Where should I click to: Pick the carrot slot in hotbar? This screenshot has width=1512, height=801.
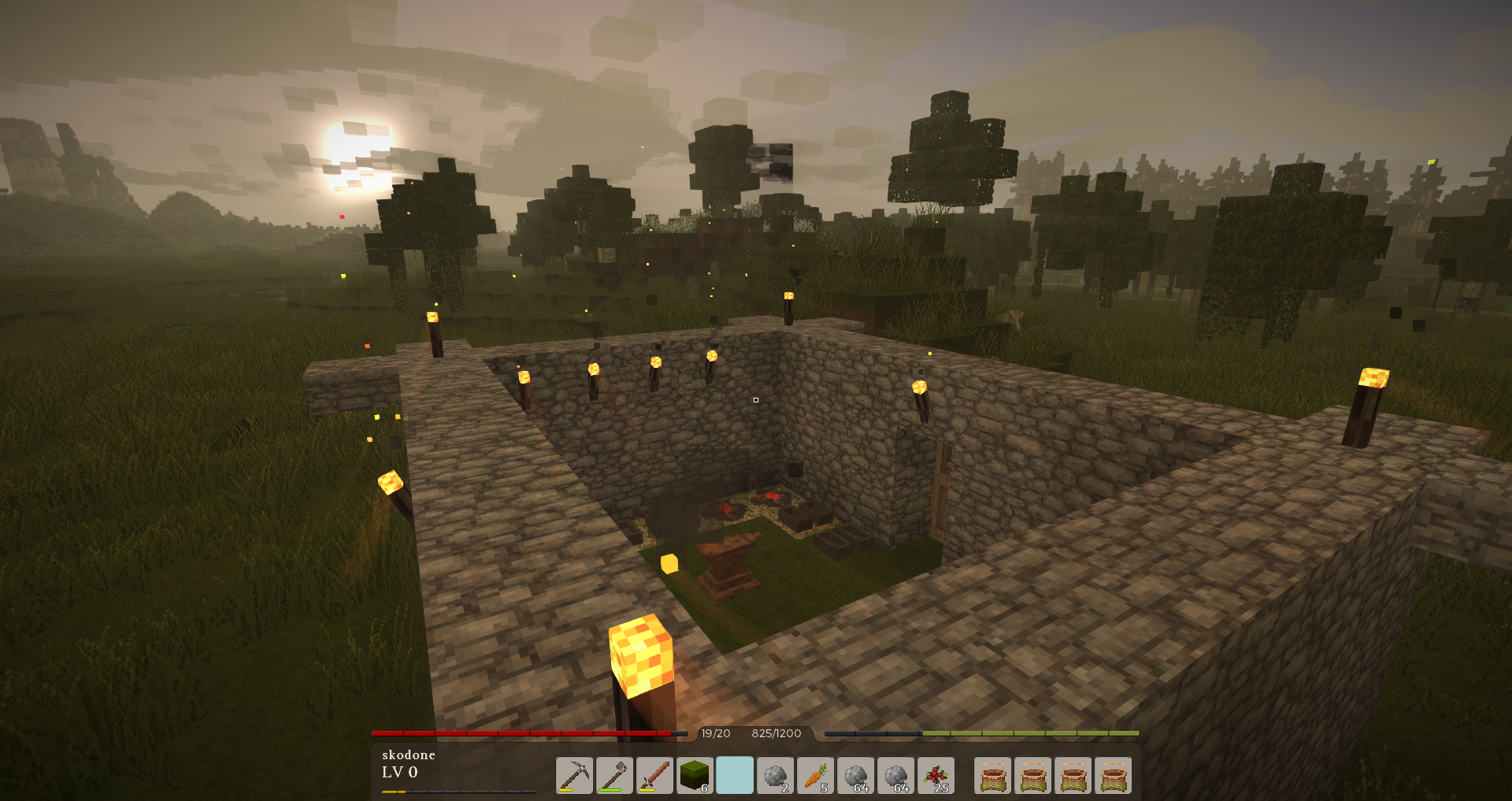[x=815, y=775]
